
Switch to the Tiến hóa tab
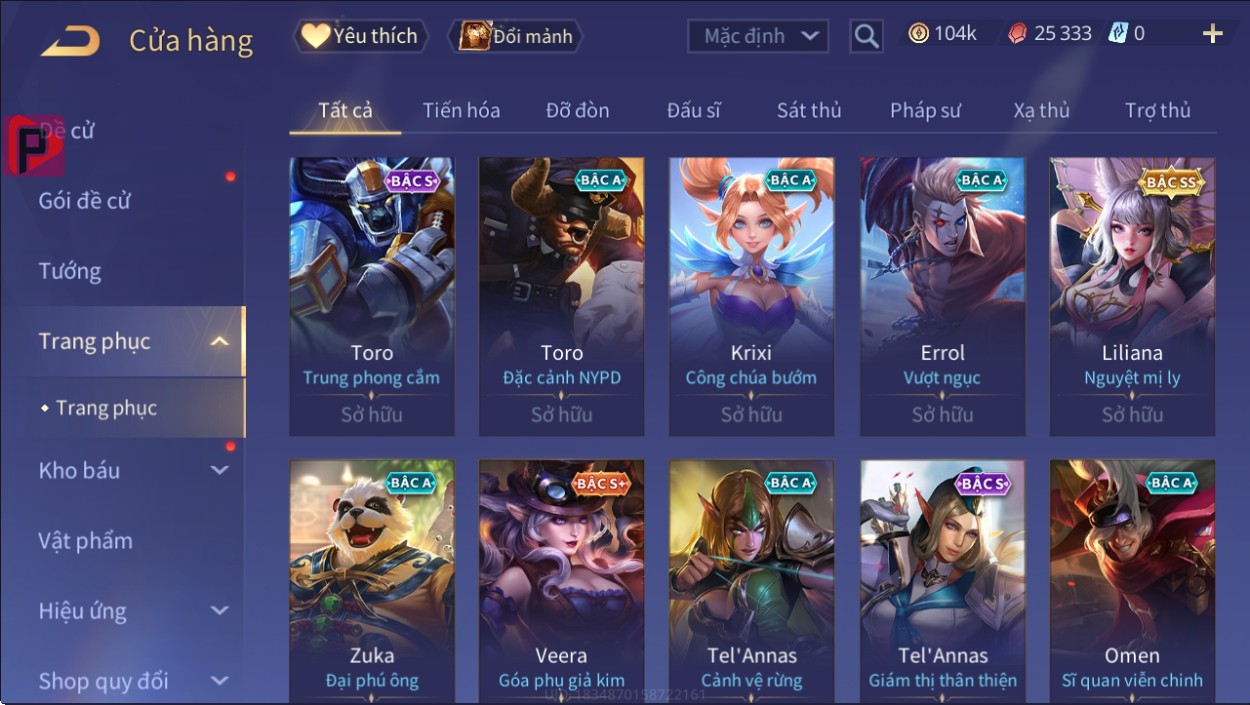click(461, 110)
